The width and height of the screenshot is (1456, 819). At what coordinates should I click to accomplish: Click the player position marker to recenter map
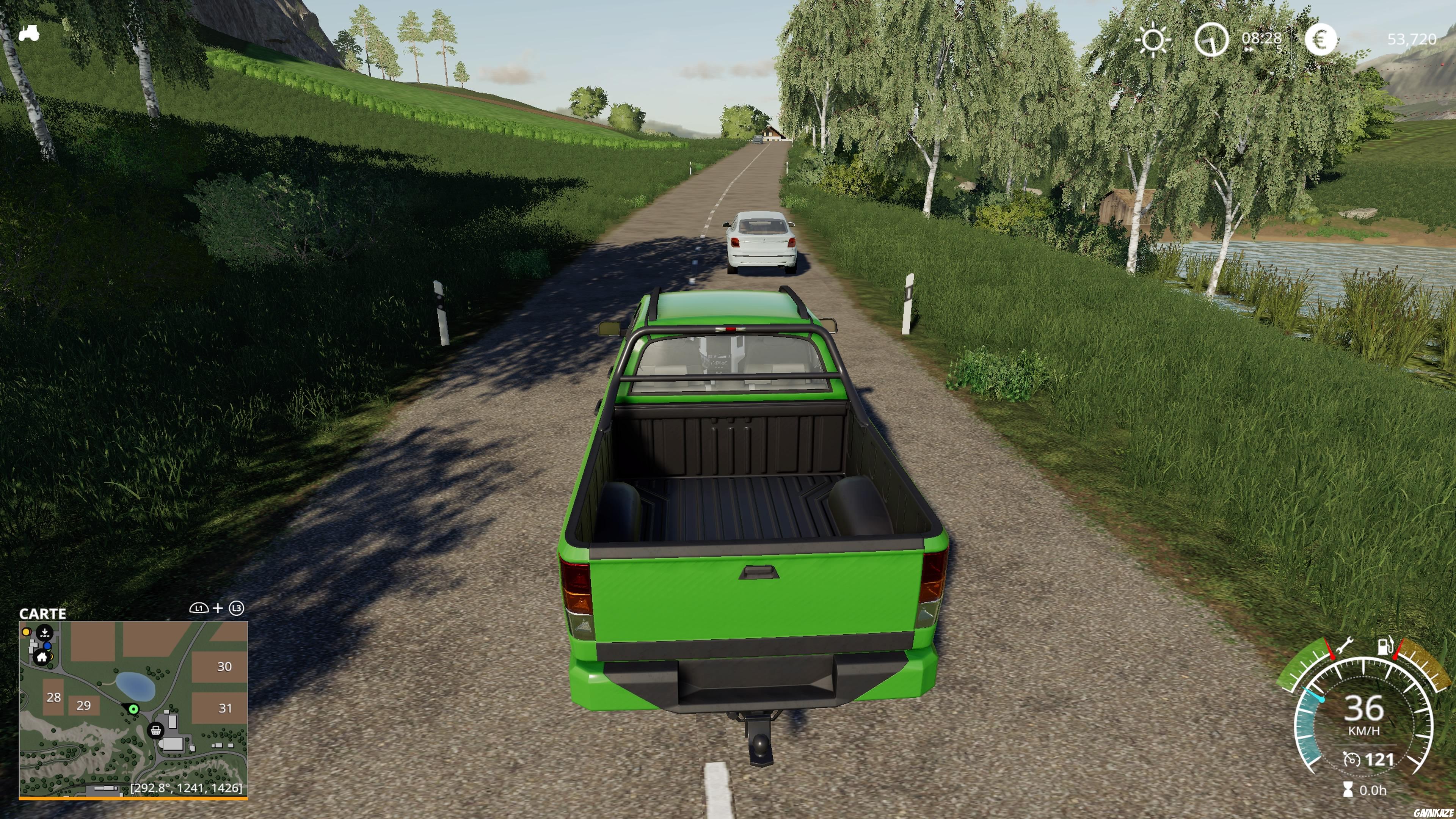point(134,710)
